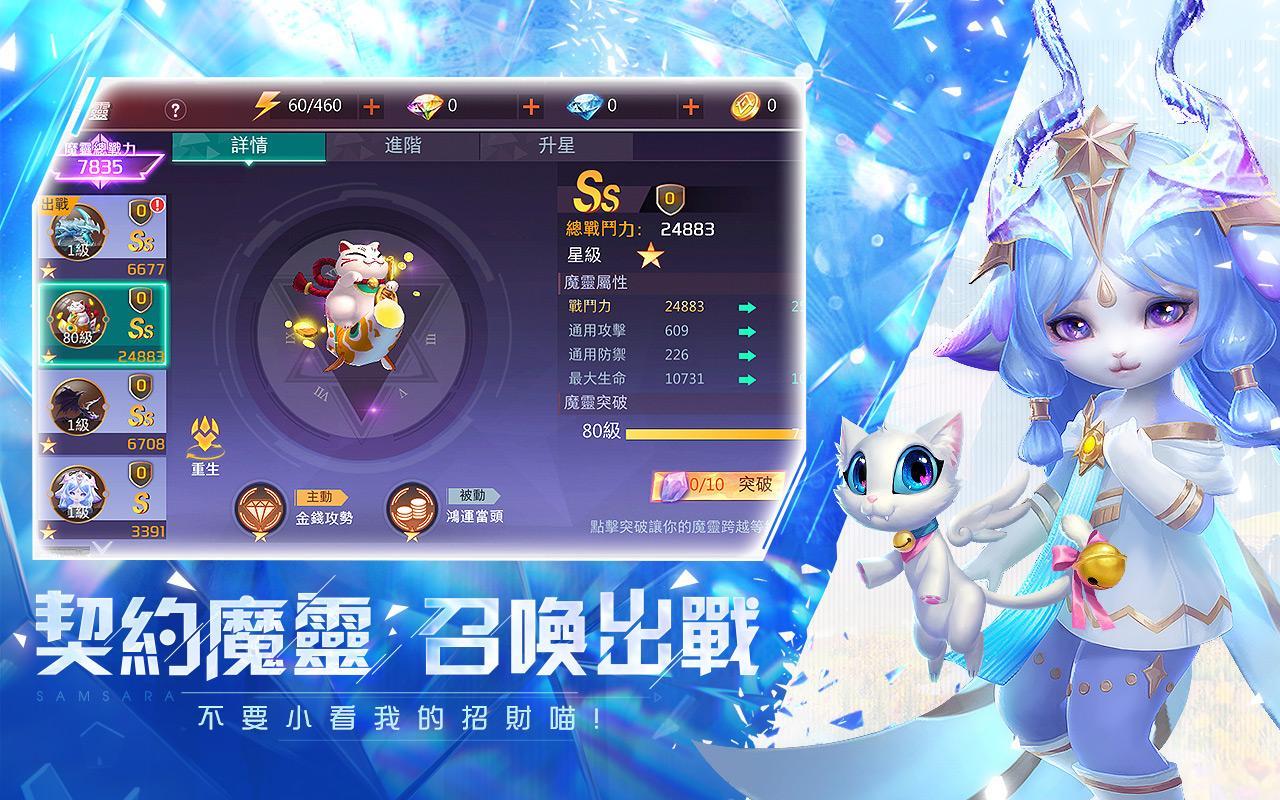Open the help question mark icon
Screen dimensions: 1280x800
(x=175, y=105)
